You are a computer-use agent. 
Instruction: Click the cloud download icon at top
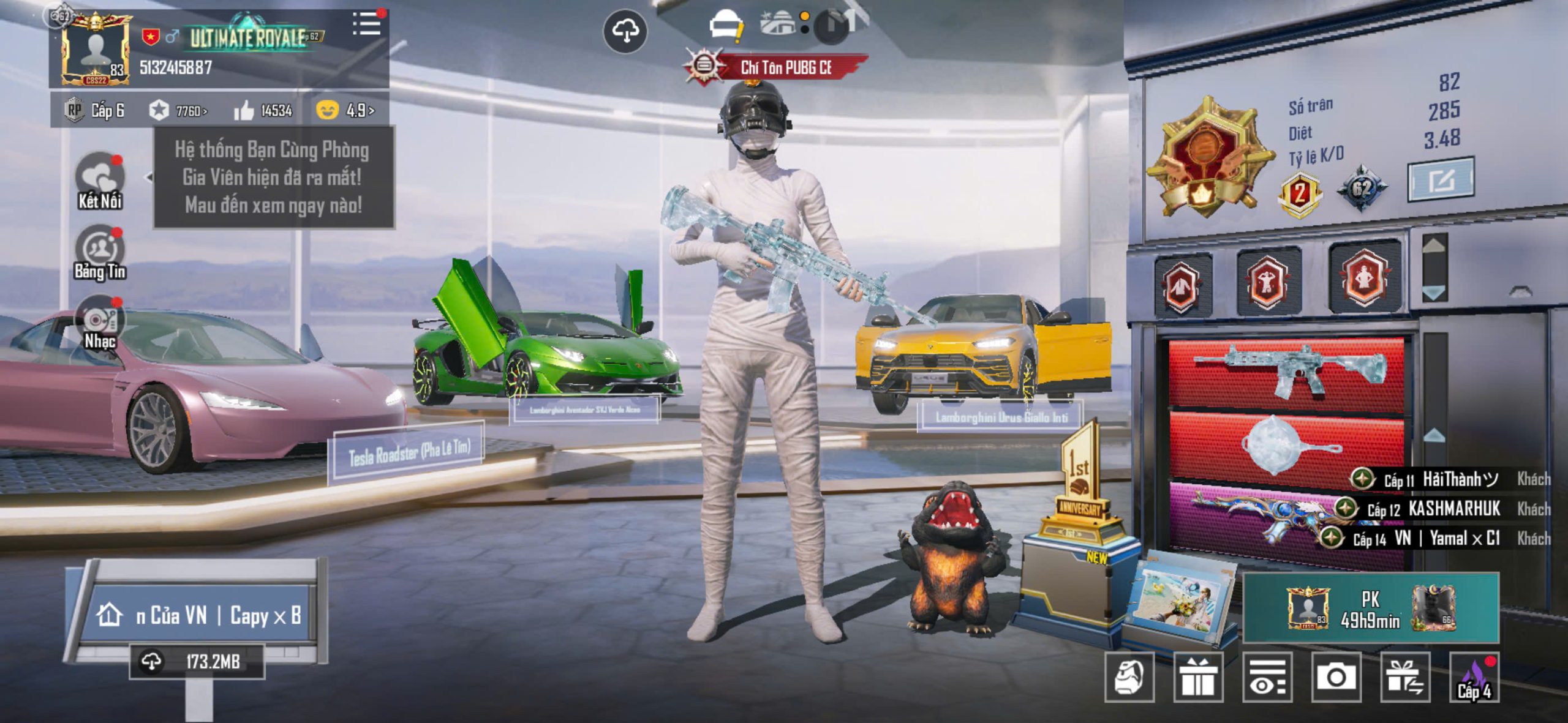625,31
